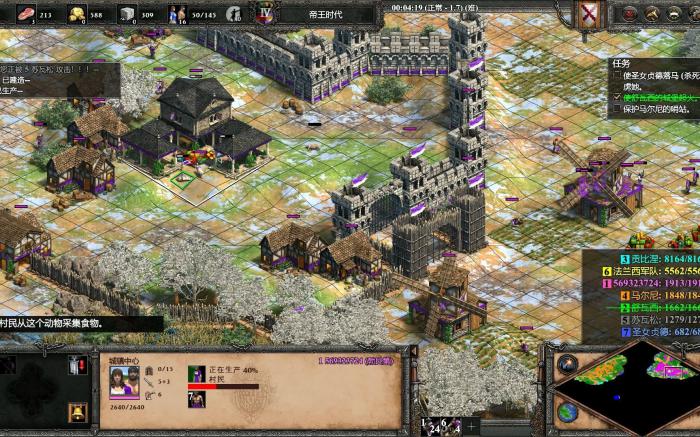Toggle the minimap globe mode button
700x437 pixels.
(x=568, y=410)
